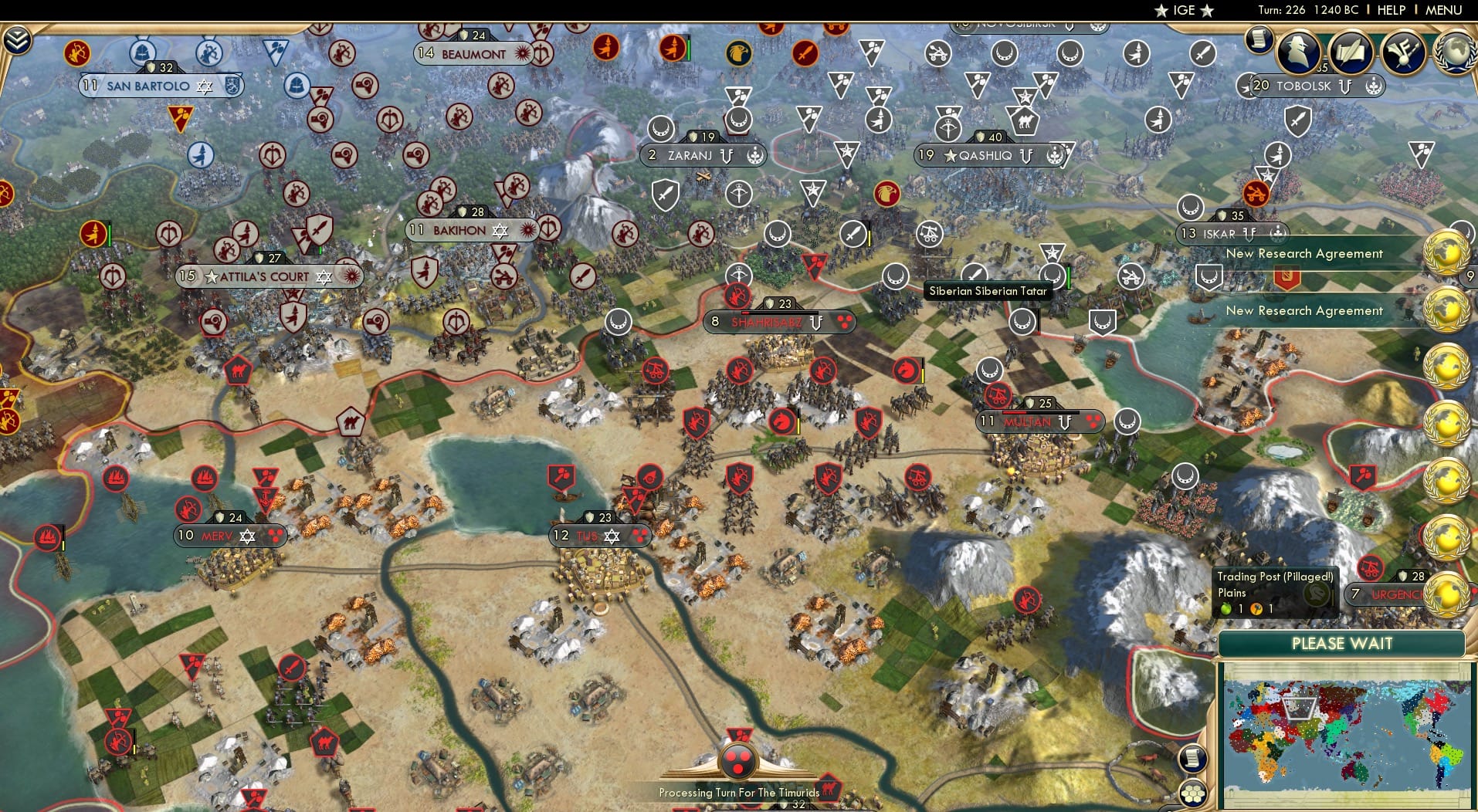This screenshot has width=1478, height=812.
Task: Open the HELP screen
Action: tap(1390, 11)
